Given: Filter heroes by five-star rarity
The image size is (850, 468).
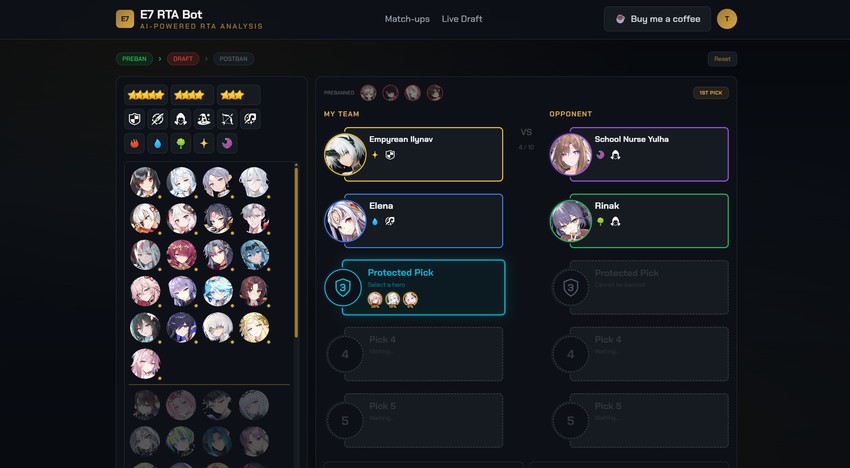Looking at the screenshot, I should coord(146,95).
